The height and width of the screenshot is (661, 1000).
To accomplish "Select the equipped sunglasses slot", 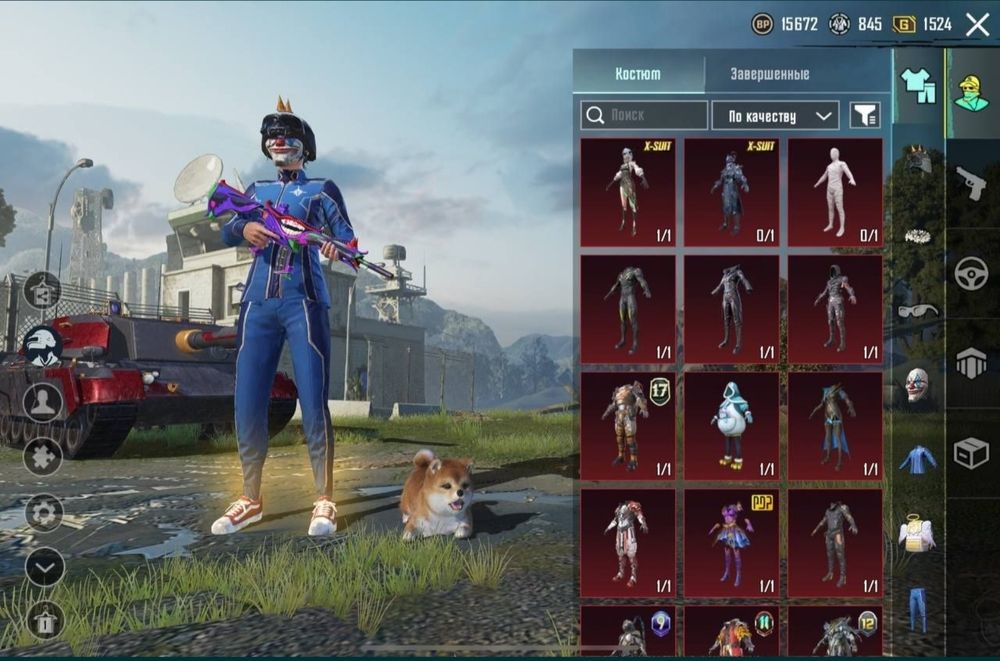I will [917, 311].
